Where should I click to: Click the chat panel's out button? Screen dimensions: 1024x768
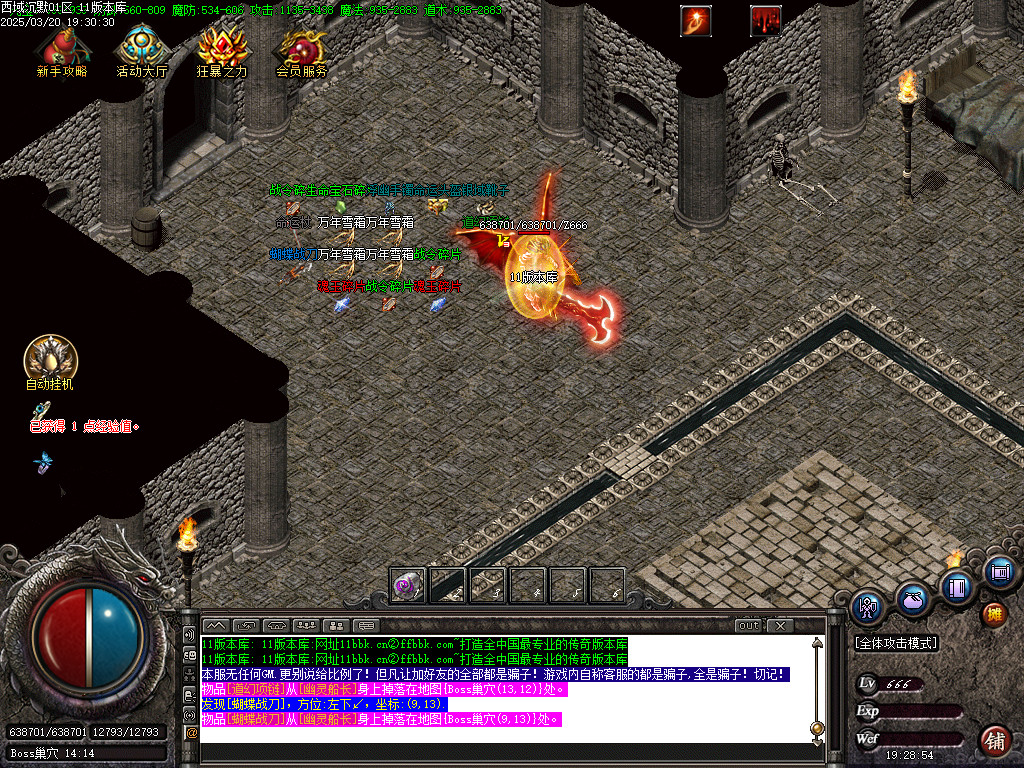(748, 626)
